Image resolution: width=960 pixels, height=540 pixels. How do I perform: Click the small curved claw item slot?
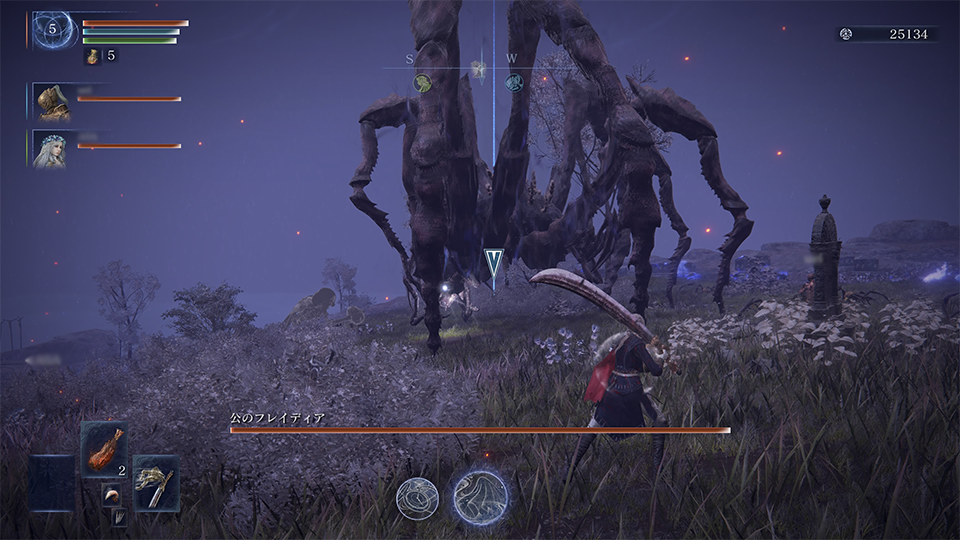pos(110,495)
